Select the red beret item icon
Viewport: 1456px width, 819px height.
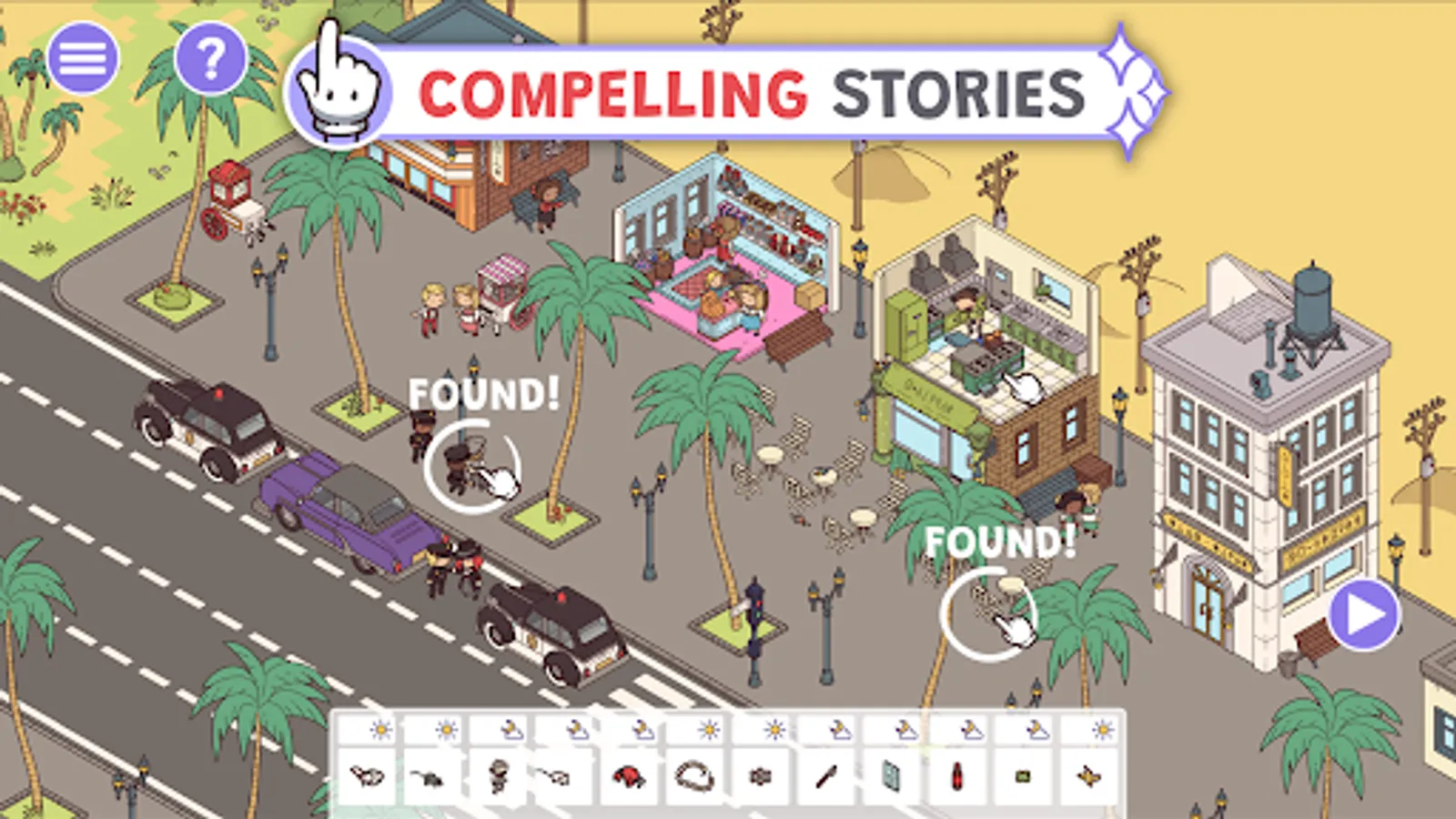click(x=628, y=777)
